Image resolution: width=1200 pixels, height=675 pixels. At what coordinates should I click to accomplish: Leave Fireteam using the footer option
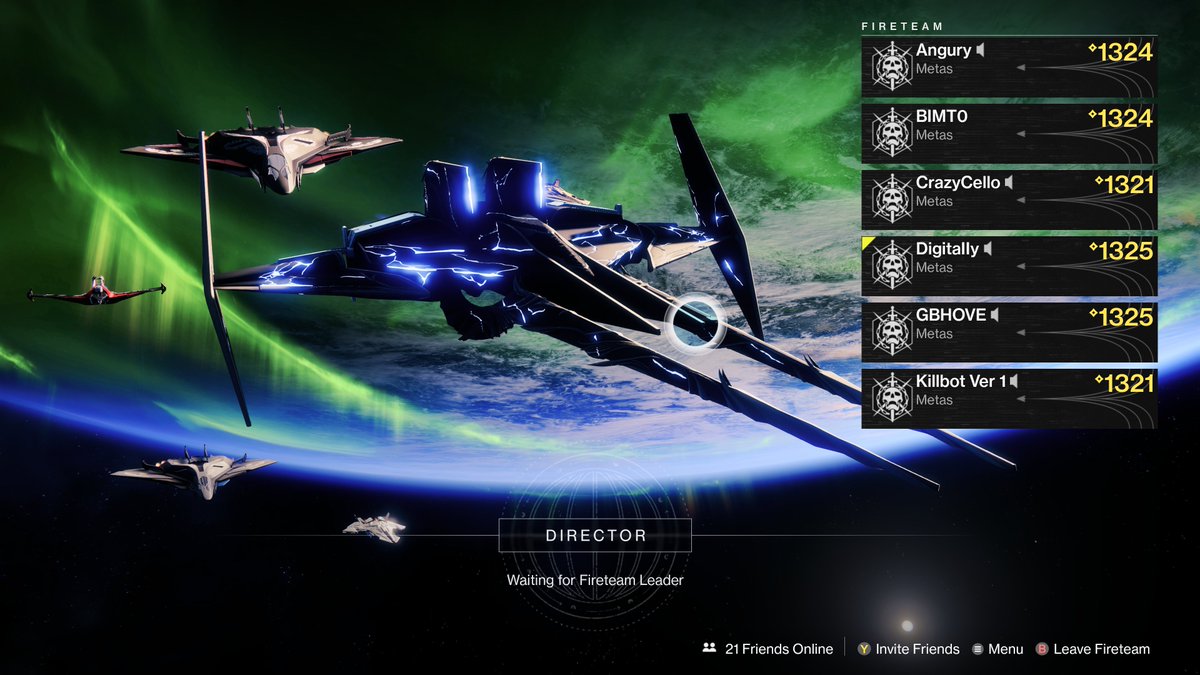[x=1092, y=649]
